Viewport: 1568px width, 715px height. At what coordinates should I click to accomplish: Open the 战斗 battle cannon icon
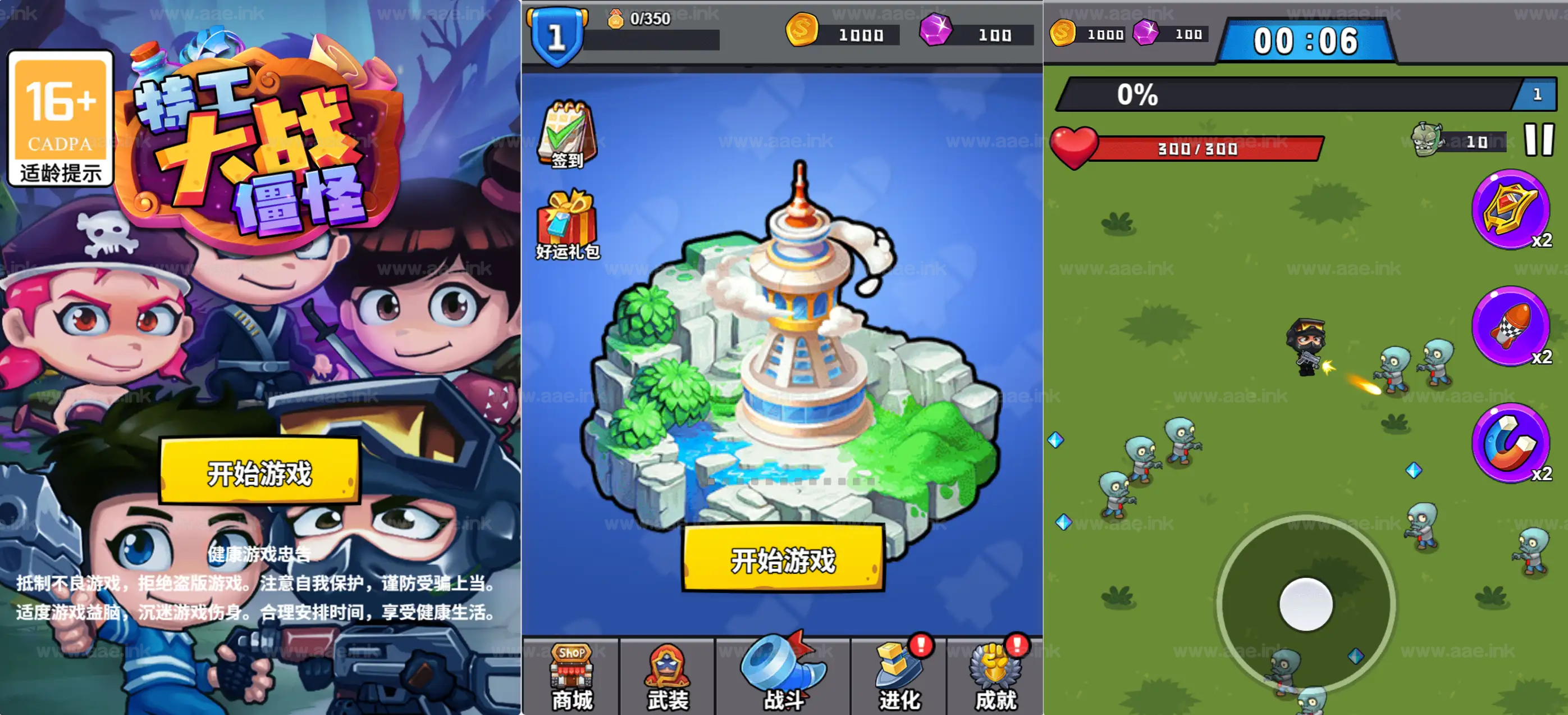(781, 673)
